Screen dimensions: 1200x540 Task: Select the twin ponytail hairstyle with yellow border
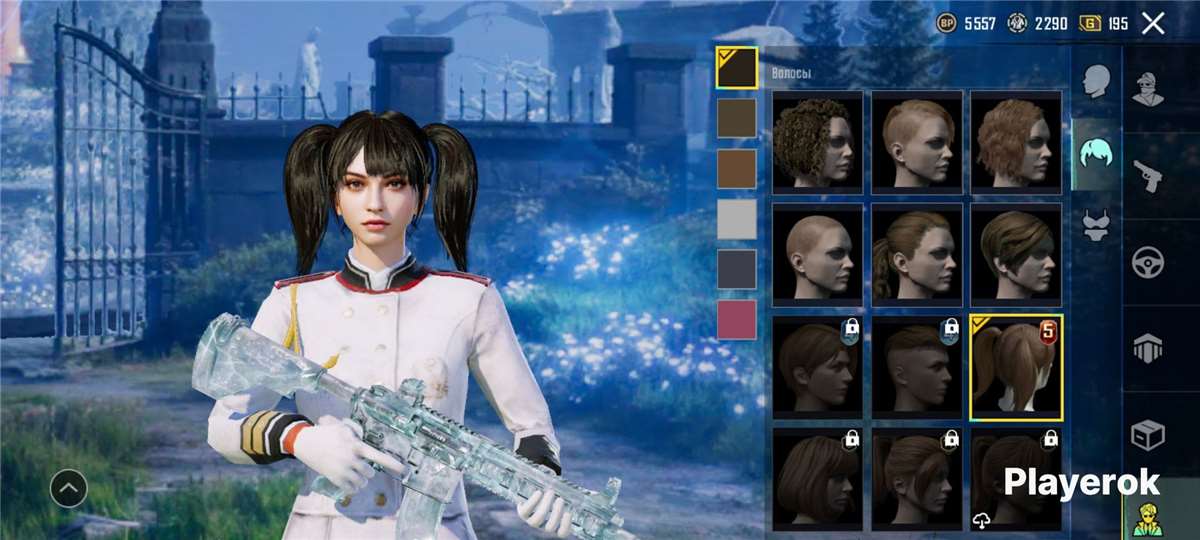click(1016, 366)
